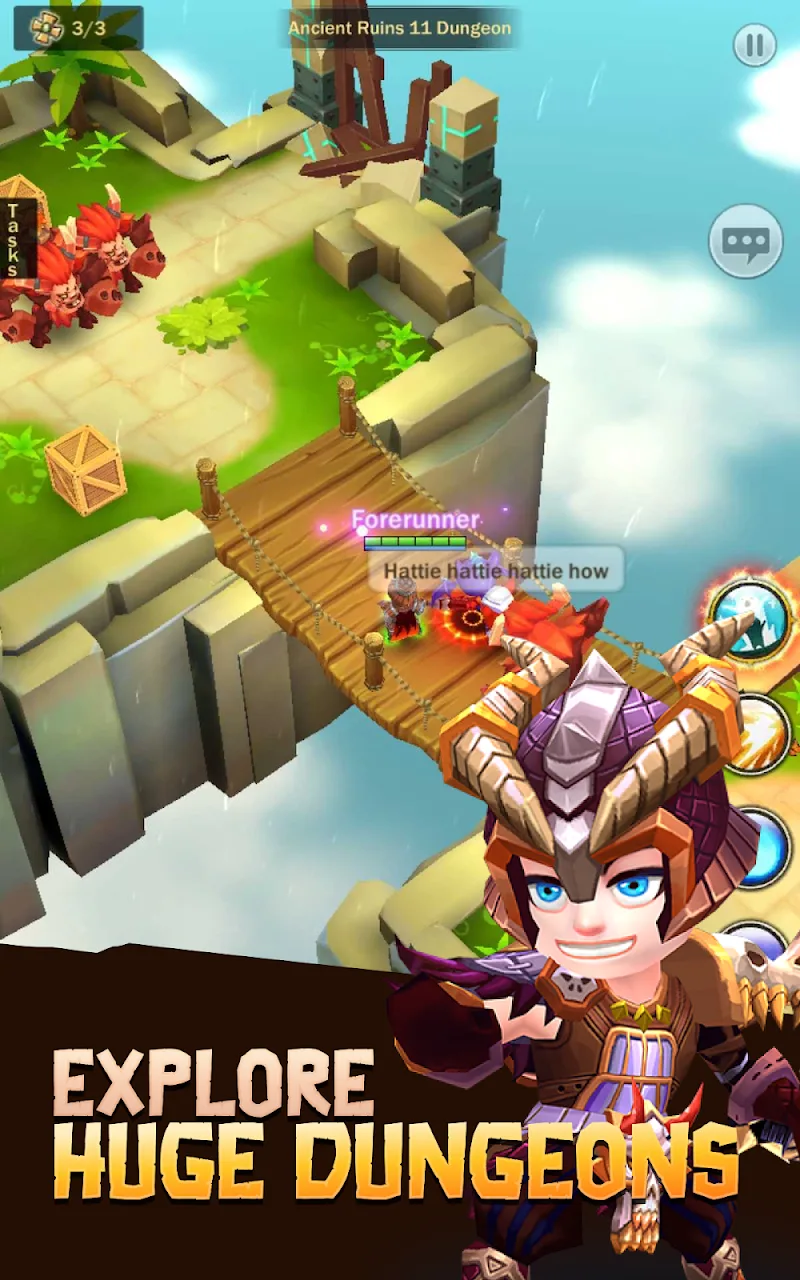Activate the glowing icy blue skill

[x=752, y=619]
